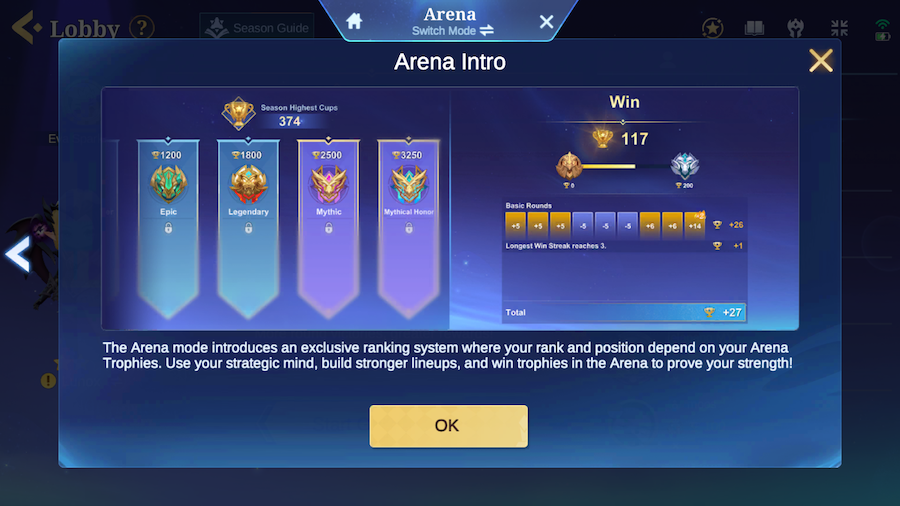Screen dimensions: 900x506
Task: Open the Season Guide
Action: (x=257, y=28)
